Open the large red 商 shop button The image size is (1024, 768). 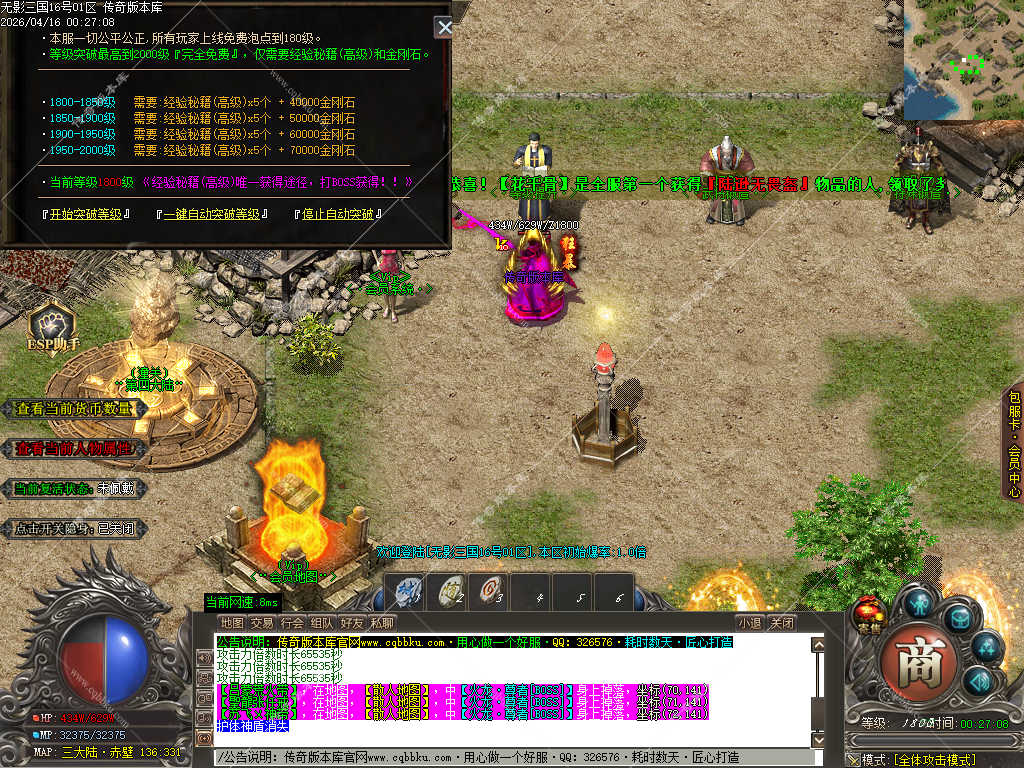(x=912, y=665)
